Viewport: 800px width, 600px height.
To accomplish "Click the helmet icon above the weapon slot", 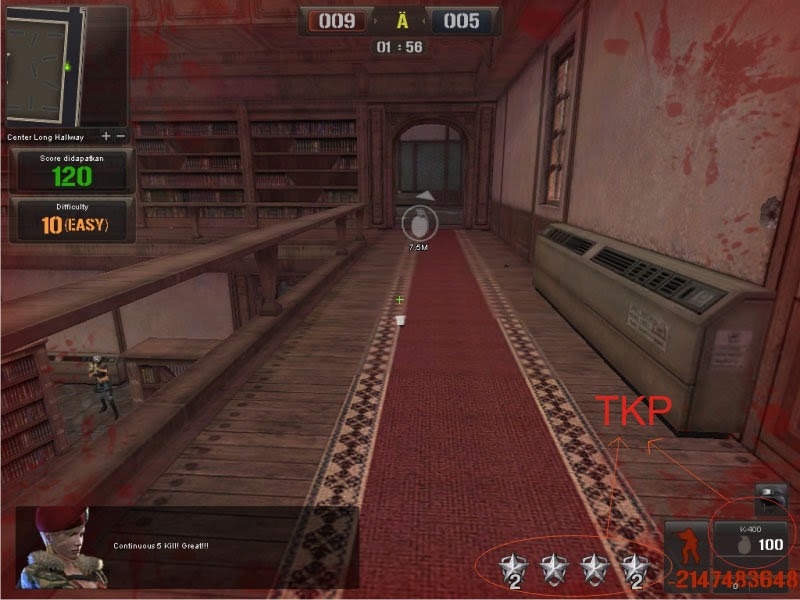I will click(769, 497).
